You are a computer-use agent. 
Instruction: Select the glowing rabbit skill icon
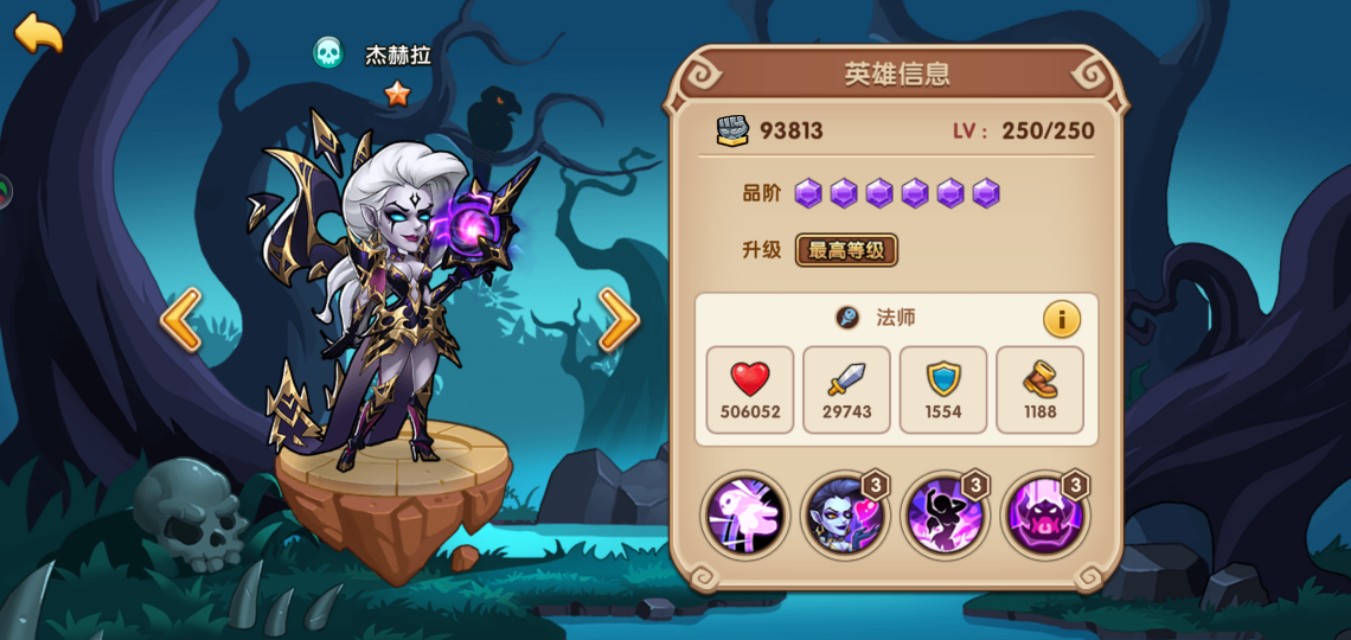click(745, 516)
